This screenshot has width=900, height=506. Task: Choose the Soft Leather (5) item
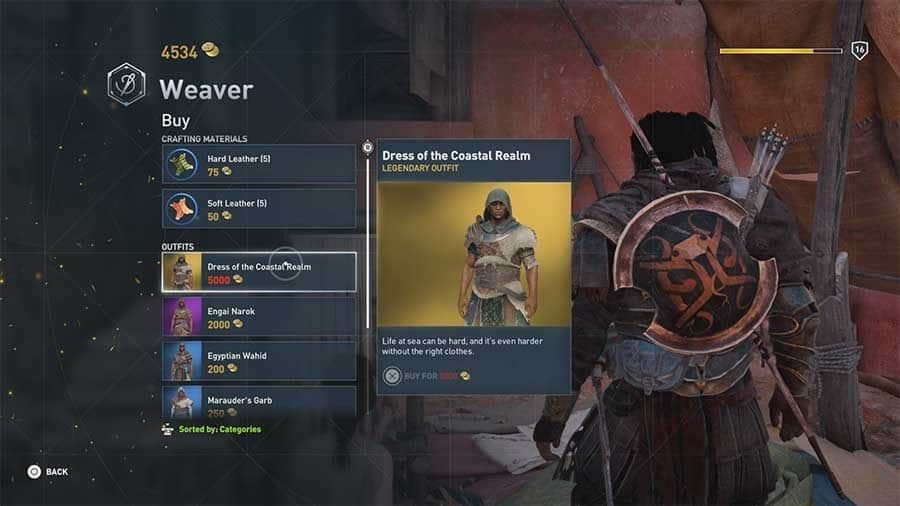[x=258, y=208]
